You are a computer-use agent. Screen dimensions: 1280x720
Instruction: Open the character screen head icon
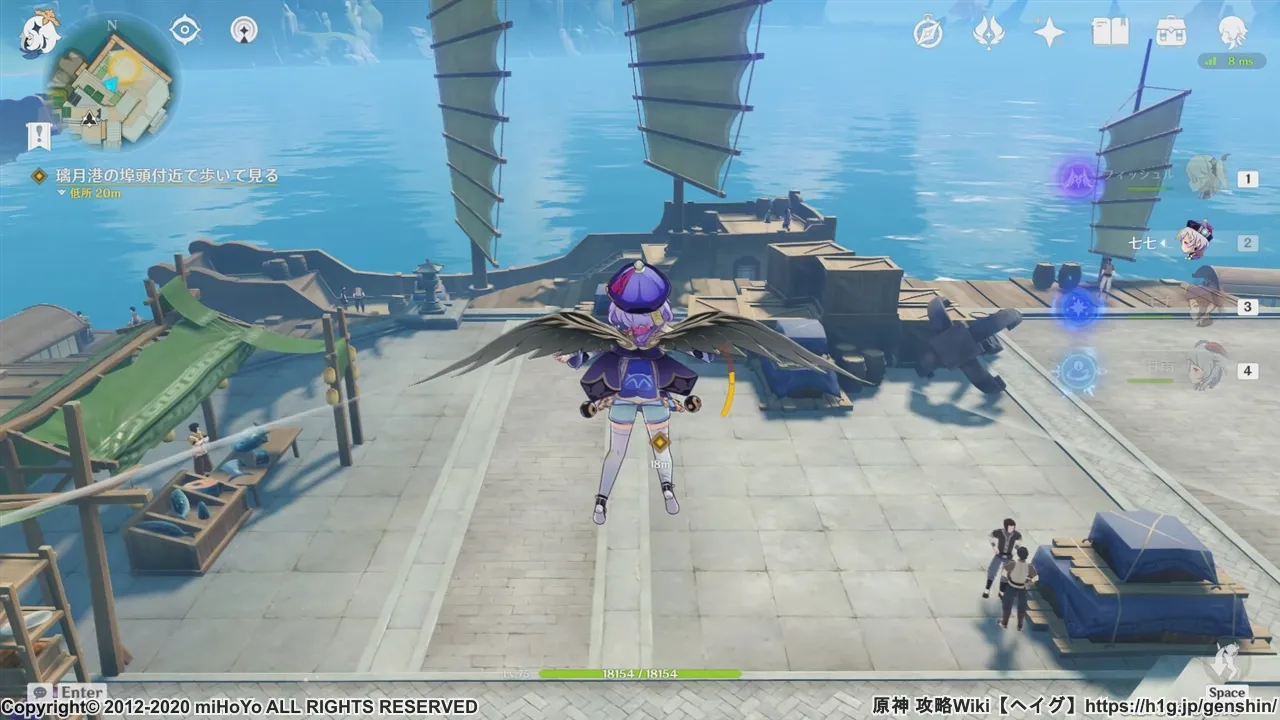(1232, 33)
